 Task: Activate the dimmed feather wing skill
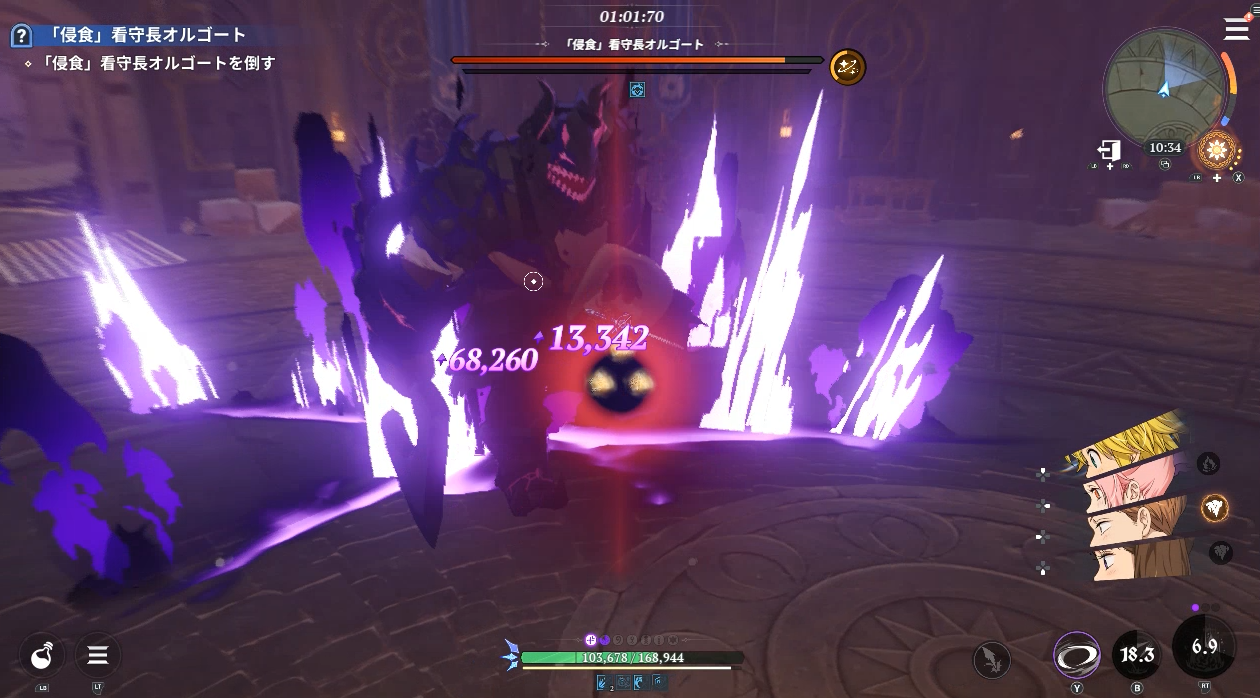click(x=992, y=658)
